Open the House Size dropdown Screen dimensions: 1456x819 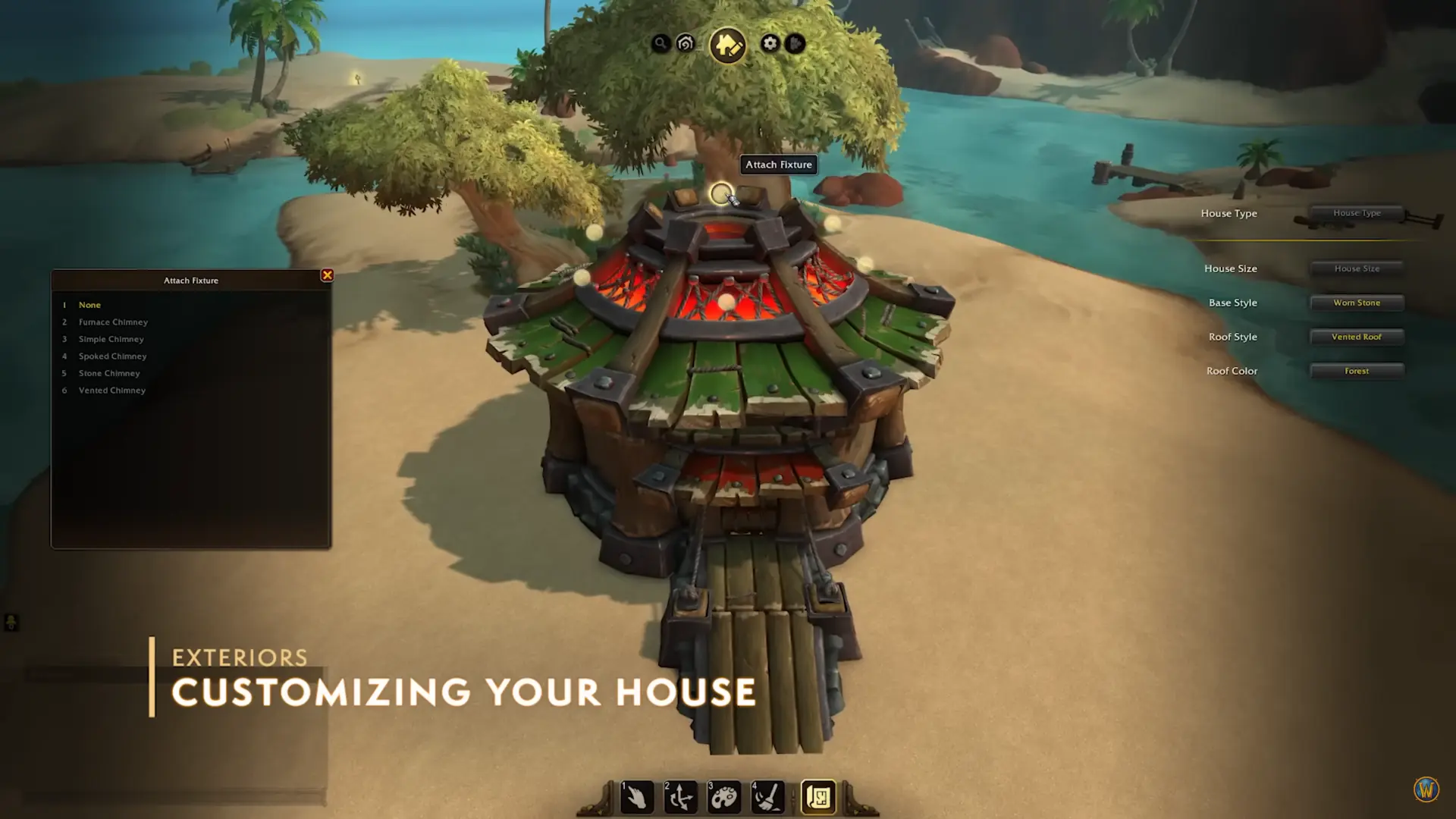pos(1357,268)
